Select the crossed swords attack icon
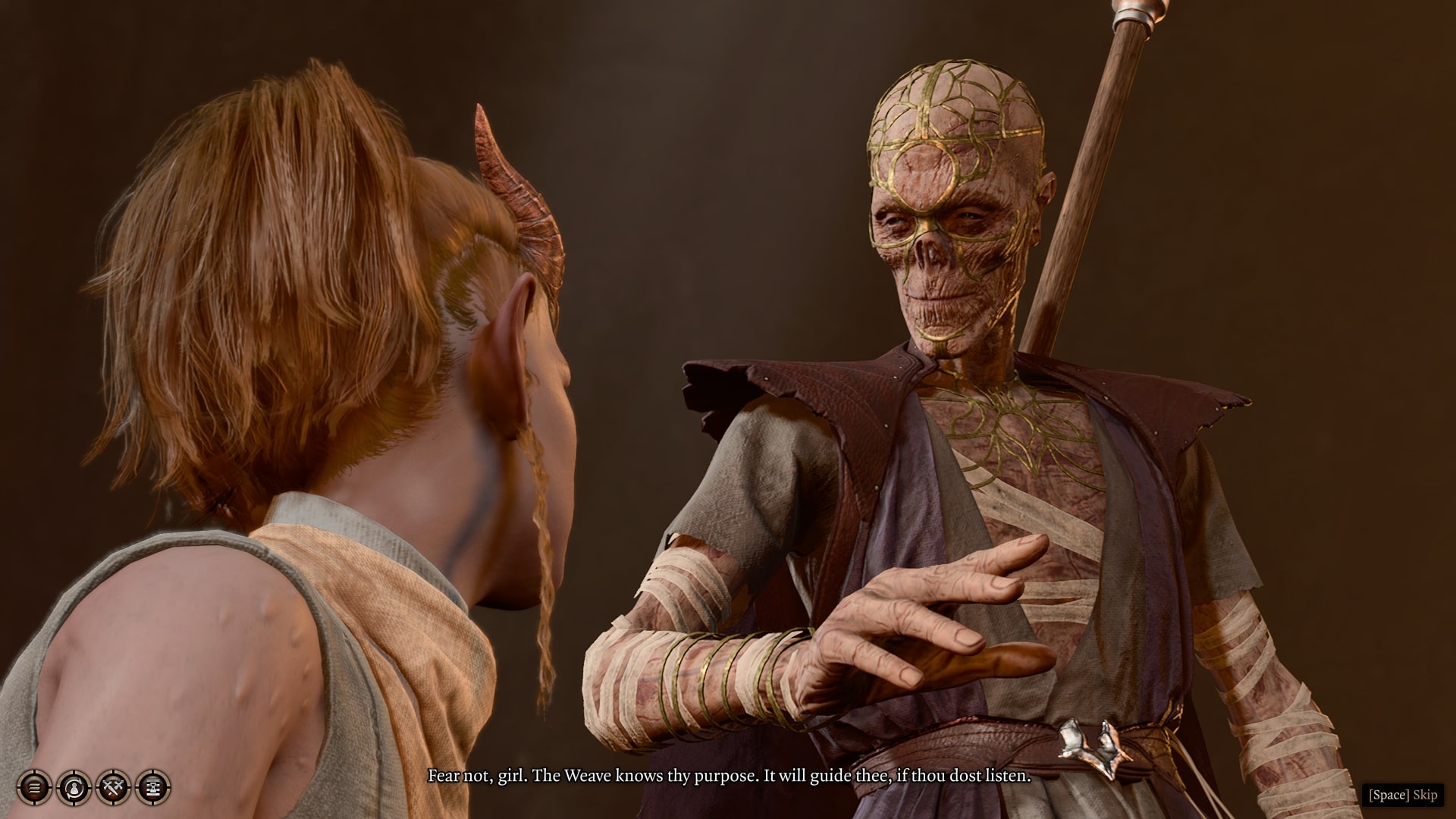This screenshot has width=1456, height=819. click(x=114, y=788)
